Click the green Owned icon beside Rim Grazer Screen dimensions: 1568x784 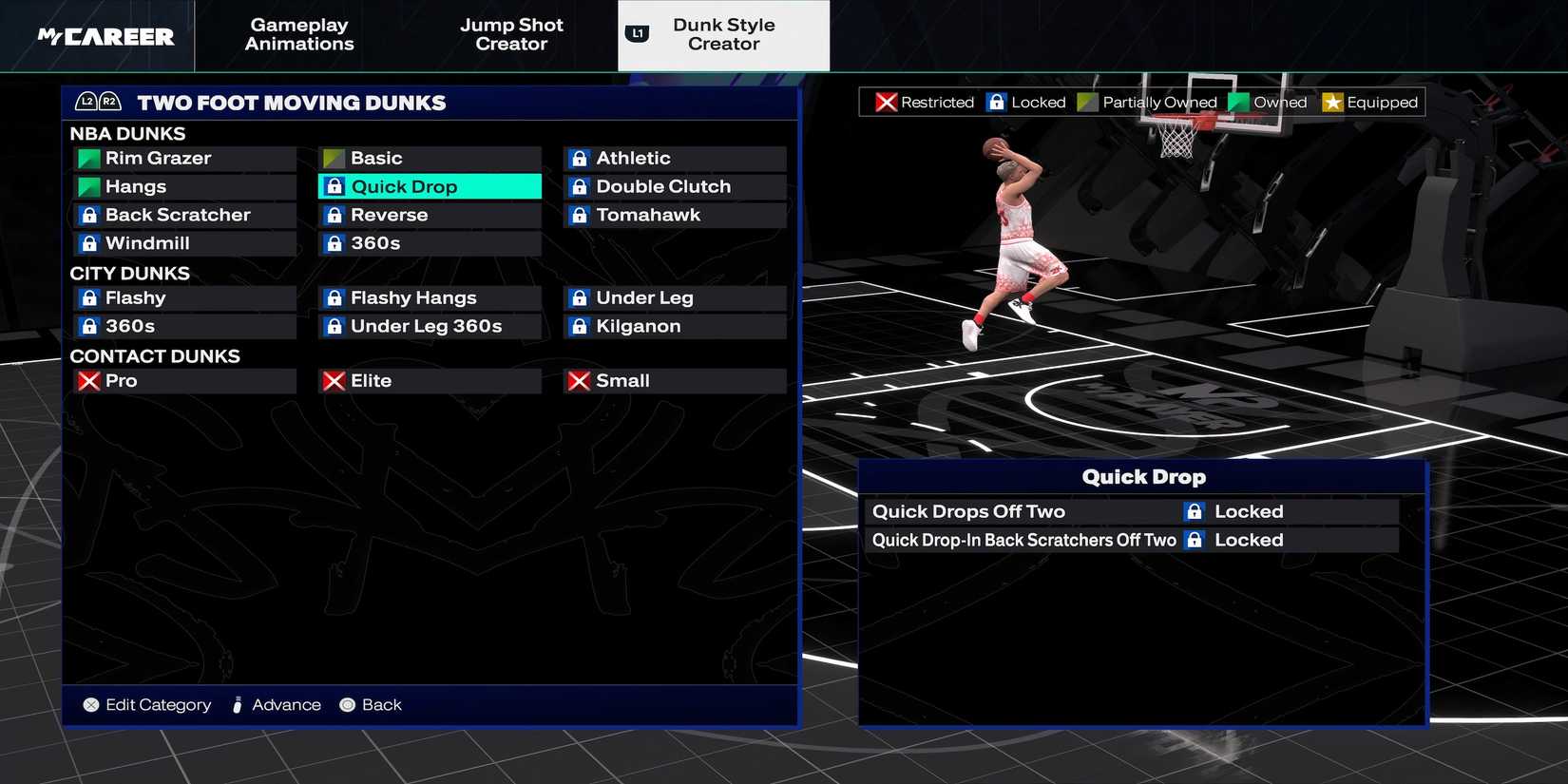88,158
